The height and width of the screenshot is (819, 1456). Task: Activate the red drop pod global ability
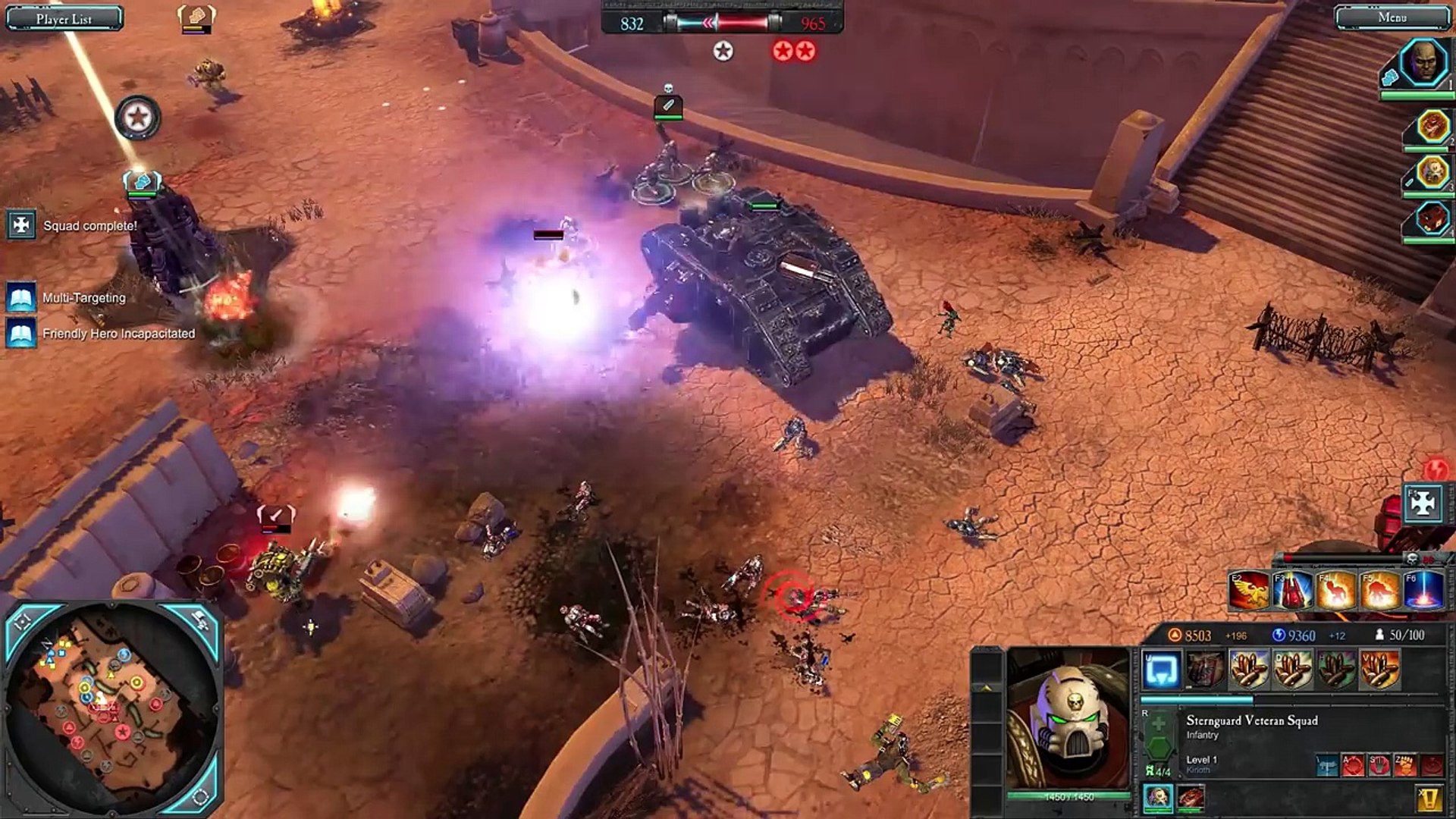pos(1293,591)
